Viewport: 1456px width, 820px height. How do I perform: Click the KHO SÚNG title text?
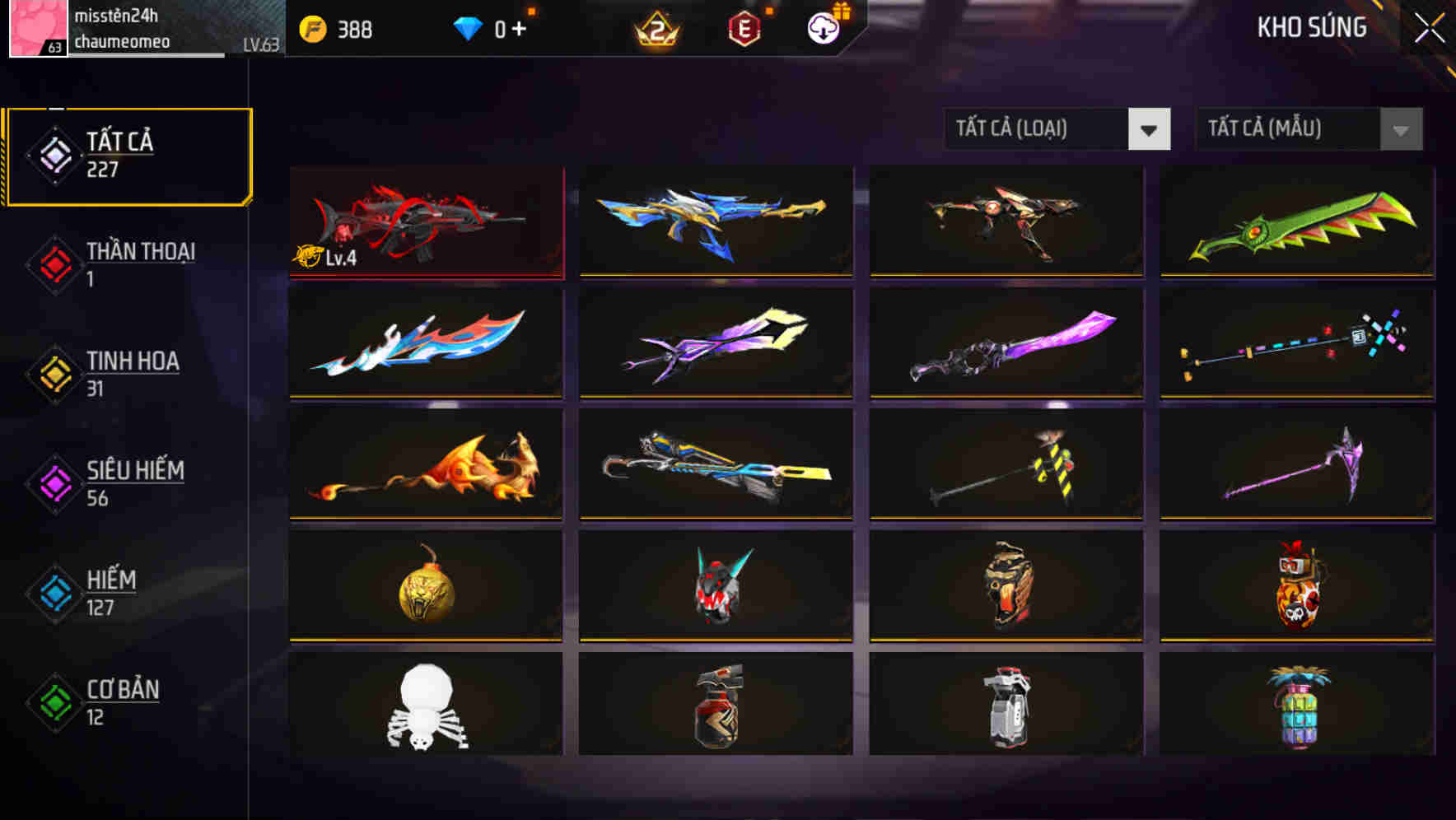point(1311,27)
